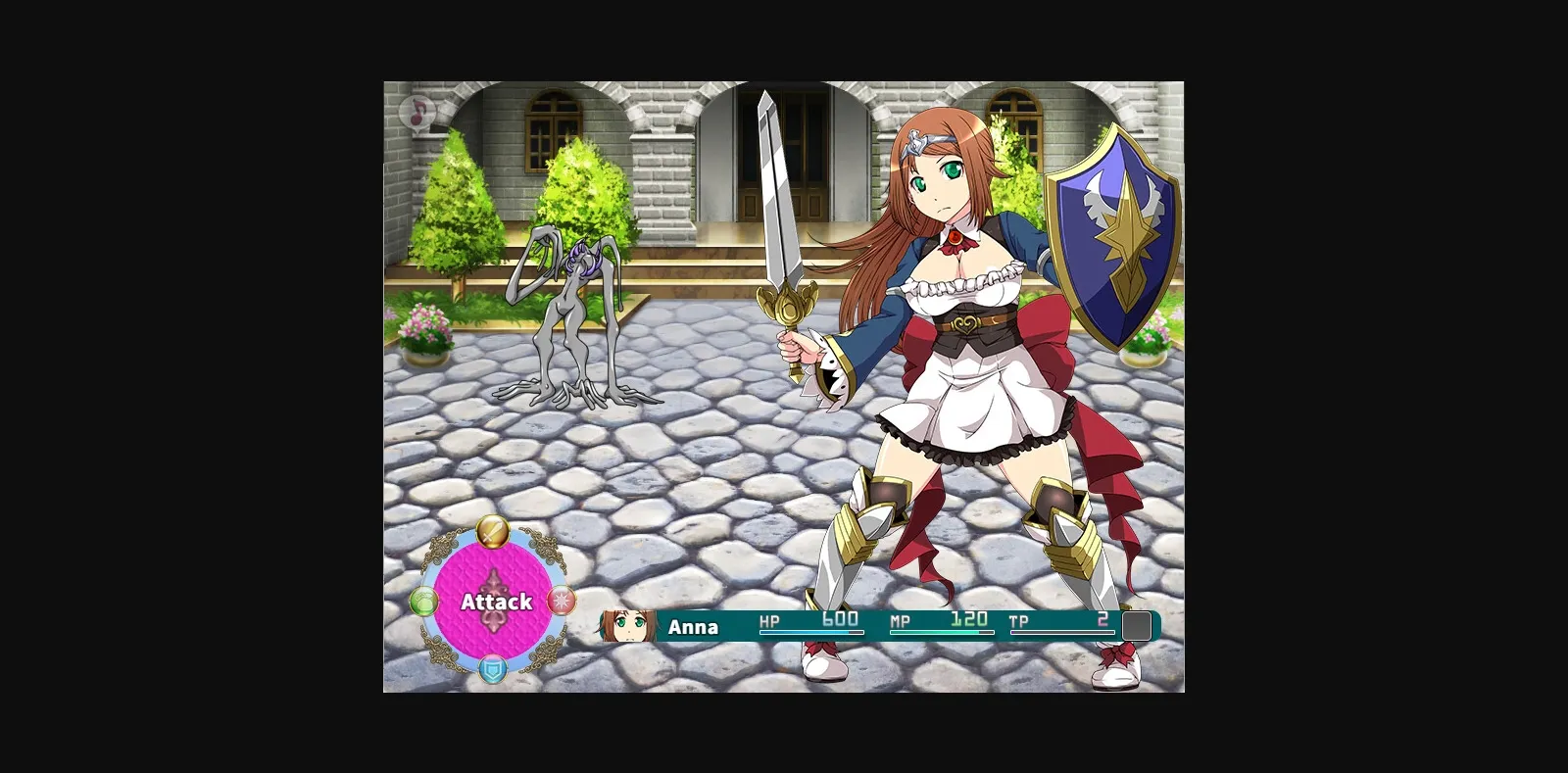Click Anna's chibi face portrait
Viewport: 1568px width, 773px height.
point(627,626)
